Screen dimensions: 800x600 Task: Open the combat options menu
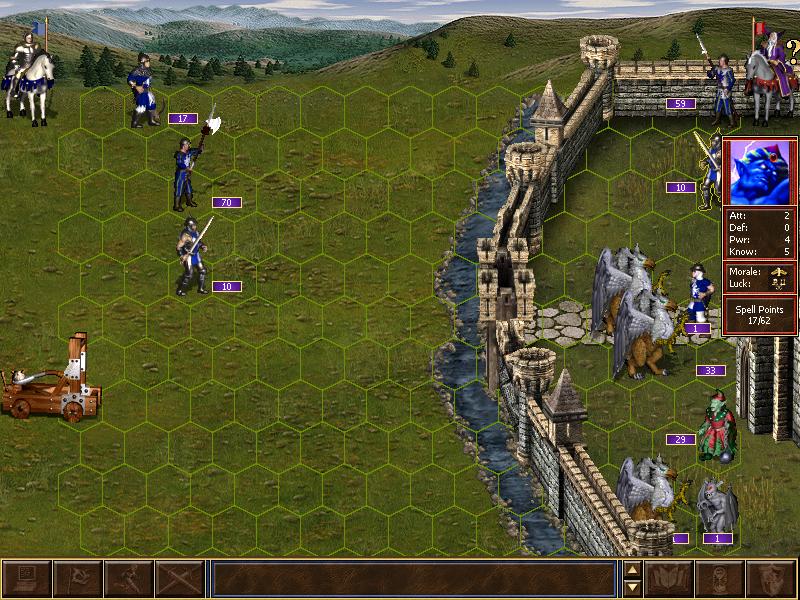coord(26,579)
